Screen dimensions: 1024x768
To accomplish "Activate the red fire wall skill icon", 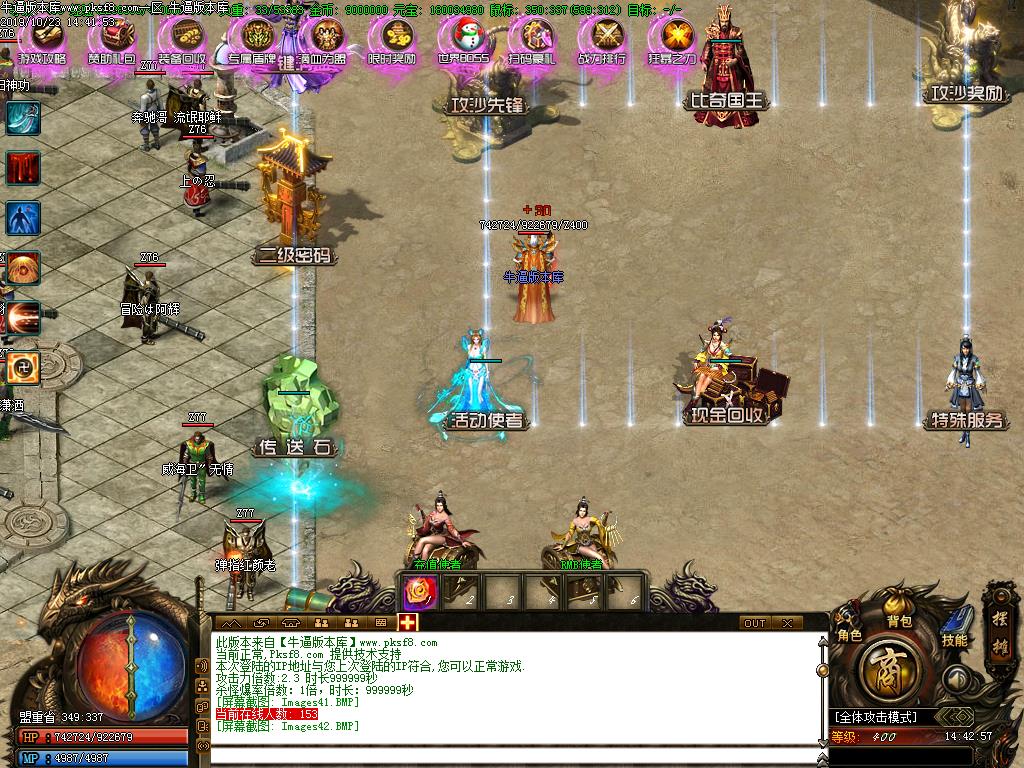I will click(x=22, y=167).
